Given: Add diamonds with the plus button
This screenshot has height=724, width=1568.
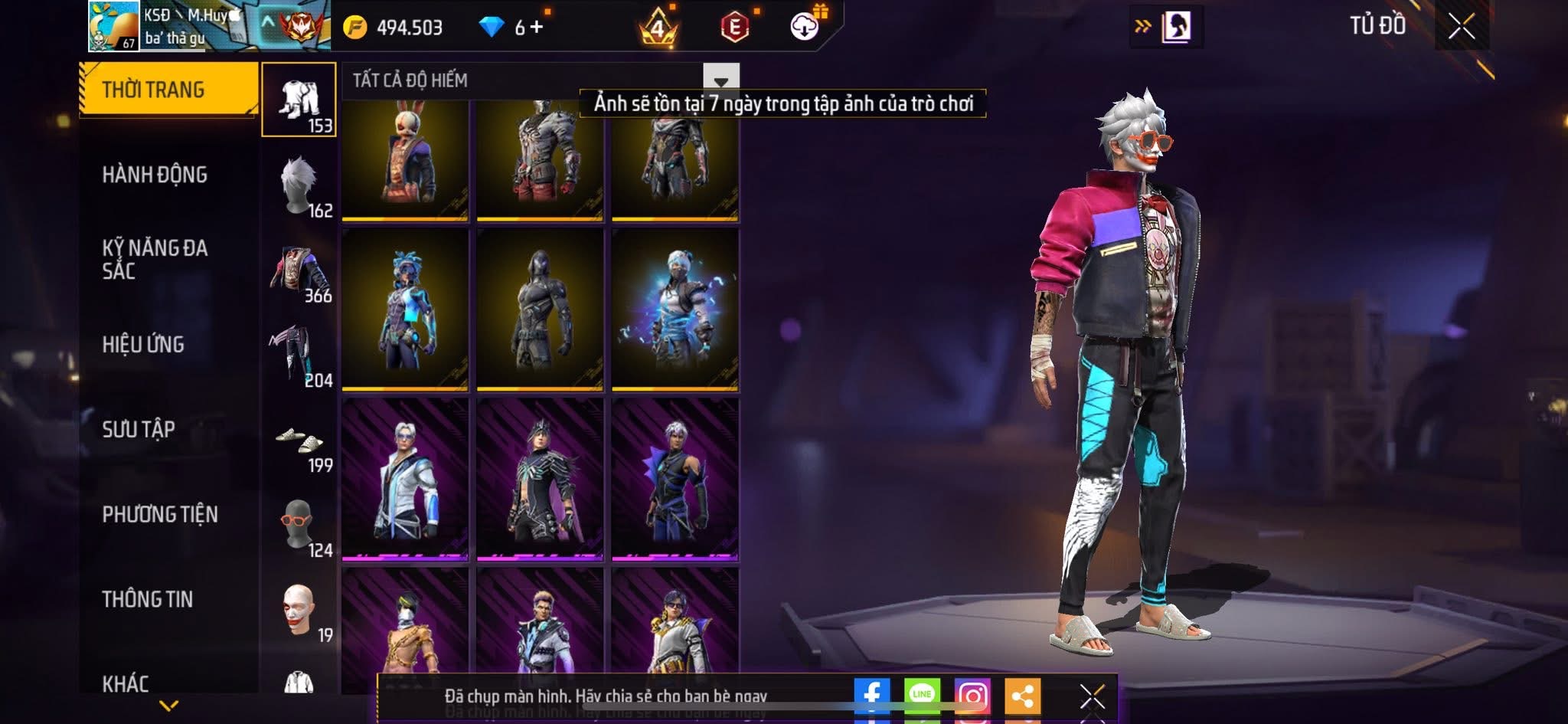Looking at the screenshot, I should (x=537, y=28).
